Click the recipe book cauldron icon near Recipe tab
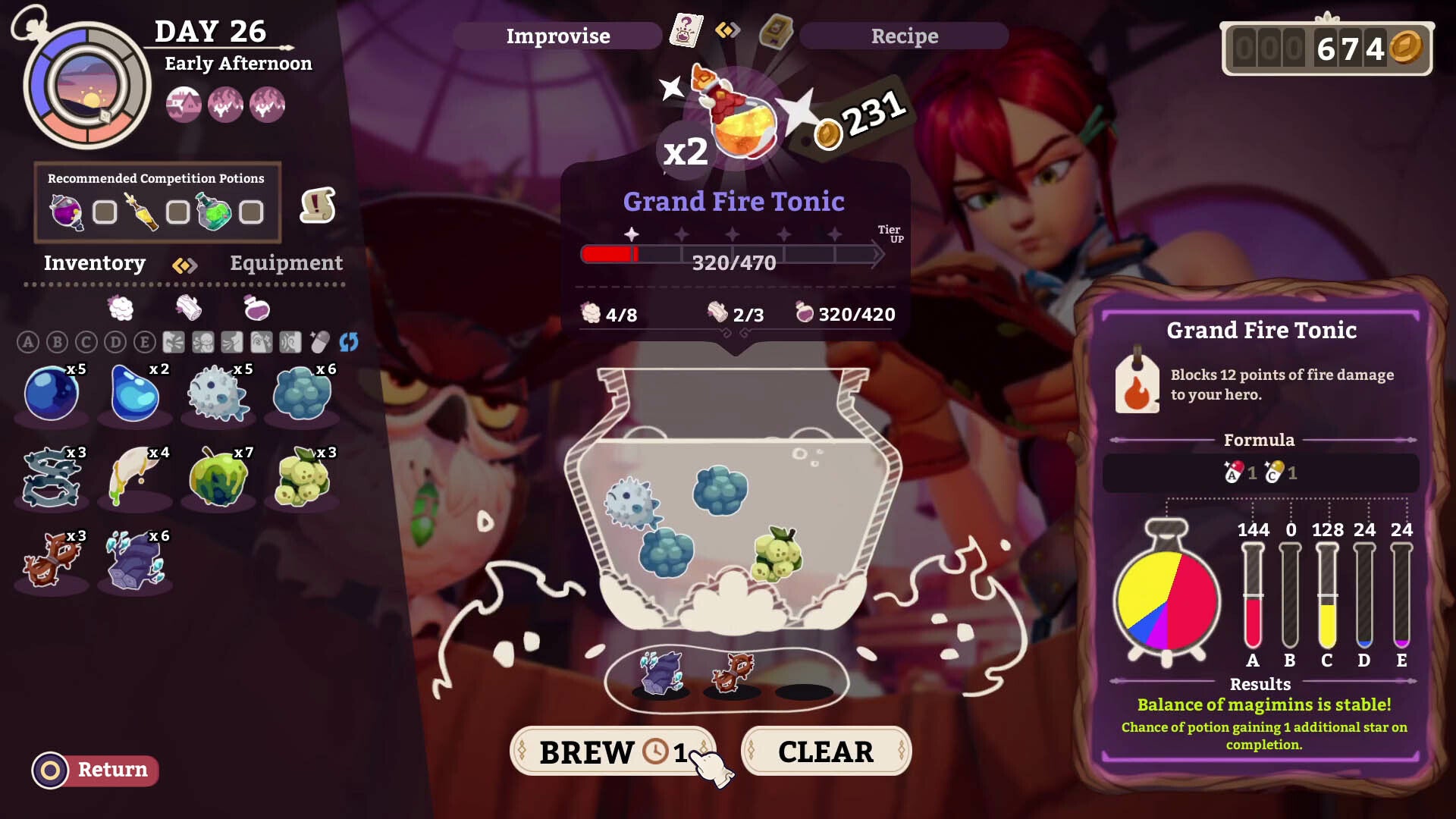The image size is (1456, 819). coord(775,33)
